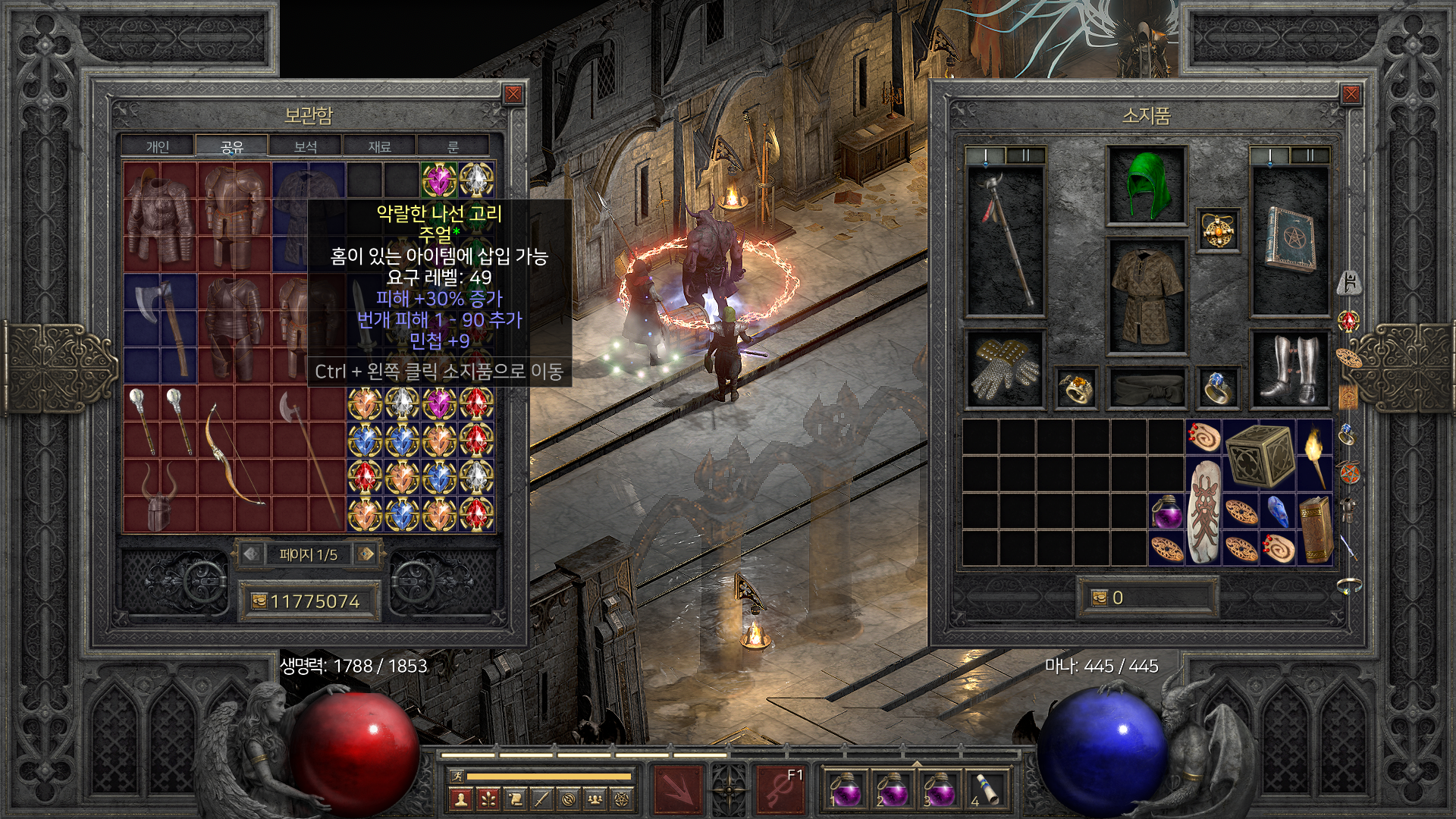
Task: Pick up the Horadric Cube
Action: tap(1260, 455)
